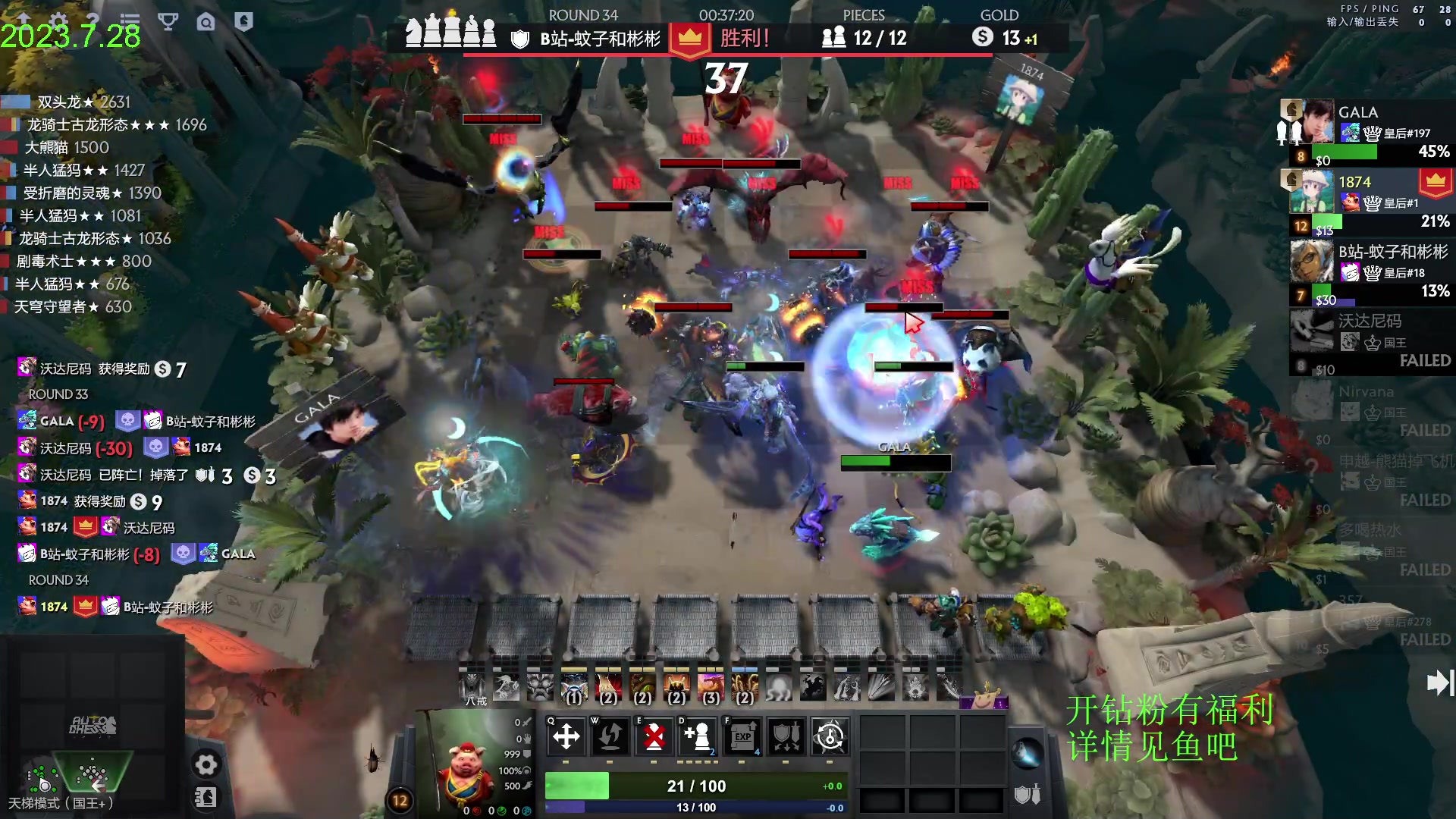Show the trophy leaderboard panel
This screenshot has height=819, width=1456.
point(168,21)
